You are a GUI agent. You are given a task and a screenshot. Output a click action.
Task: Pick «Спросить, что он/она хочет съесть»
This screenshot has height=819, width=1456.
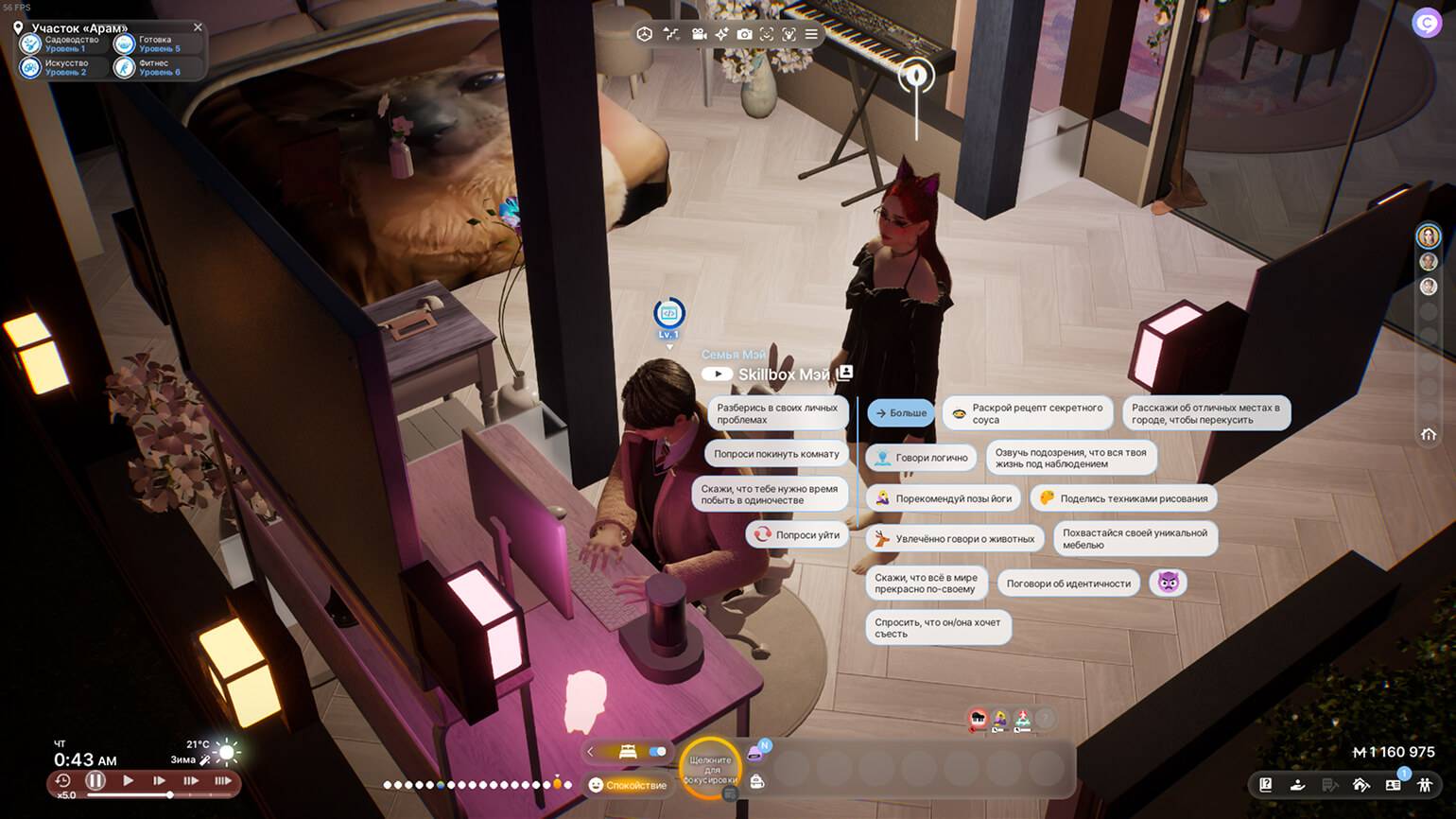click(938, 628)
